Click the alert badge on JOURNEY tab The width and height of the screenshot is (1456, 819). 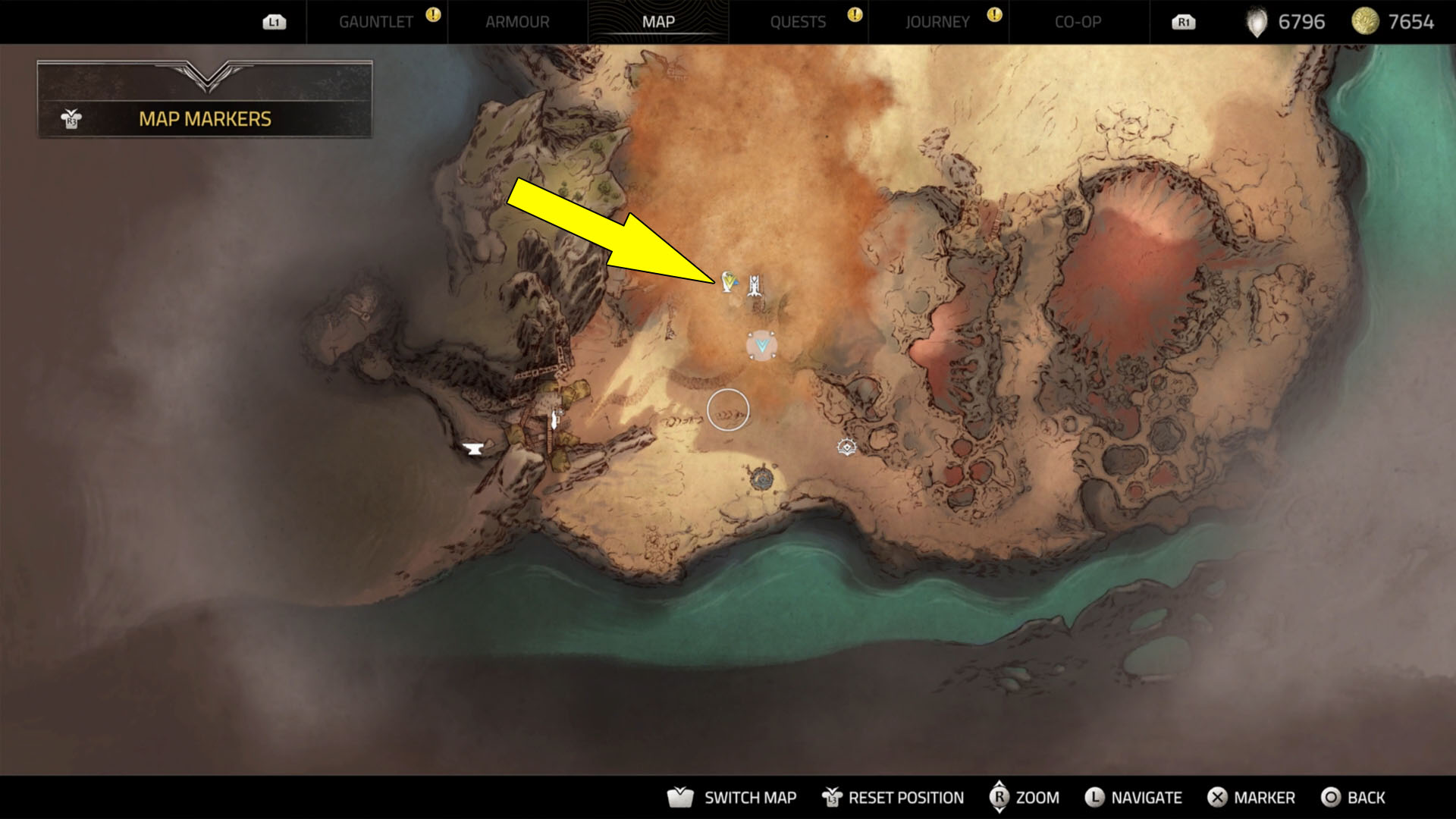pos(994,13)
